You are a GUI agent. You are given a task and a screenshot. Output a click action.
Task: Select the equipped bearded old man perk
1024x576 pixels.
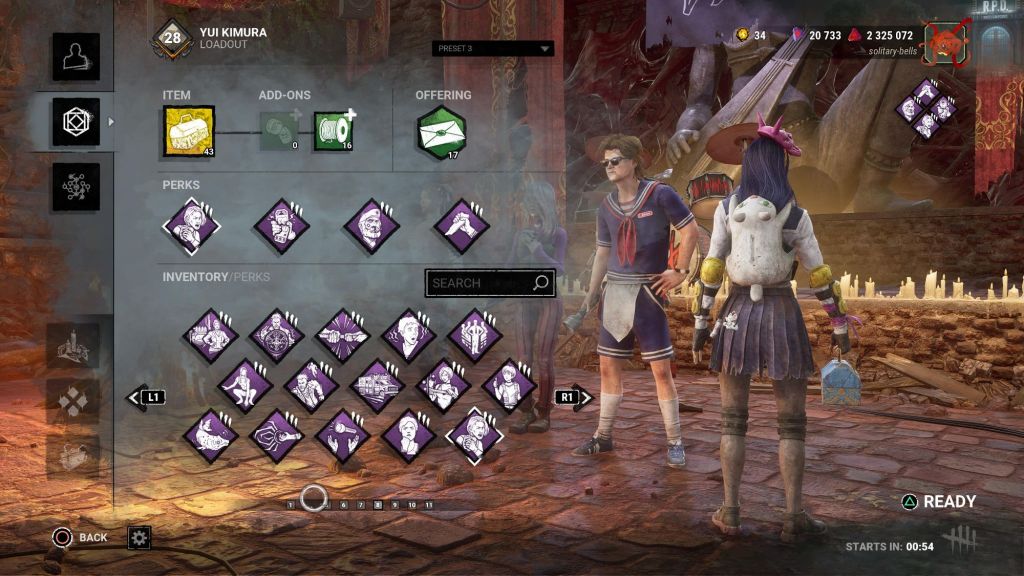(x=372, y=226)
